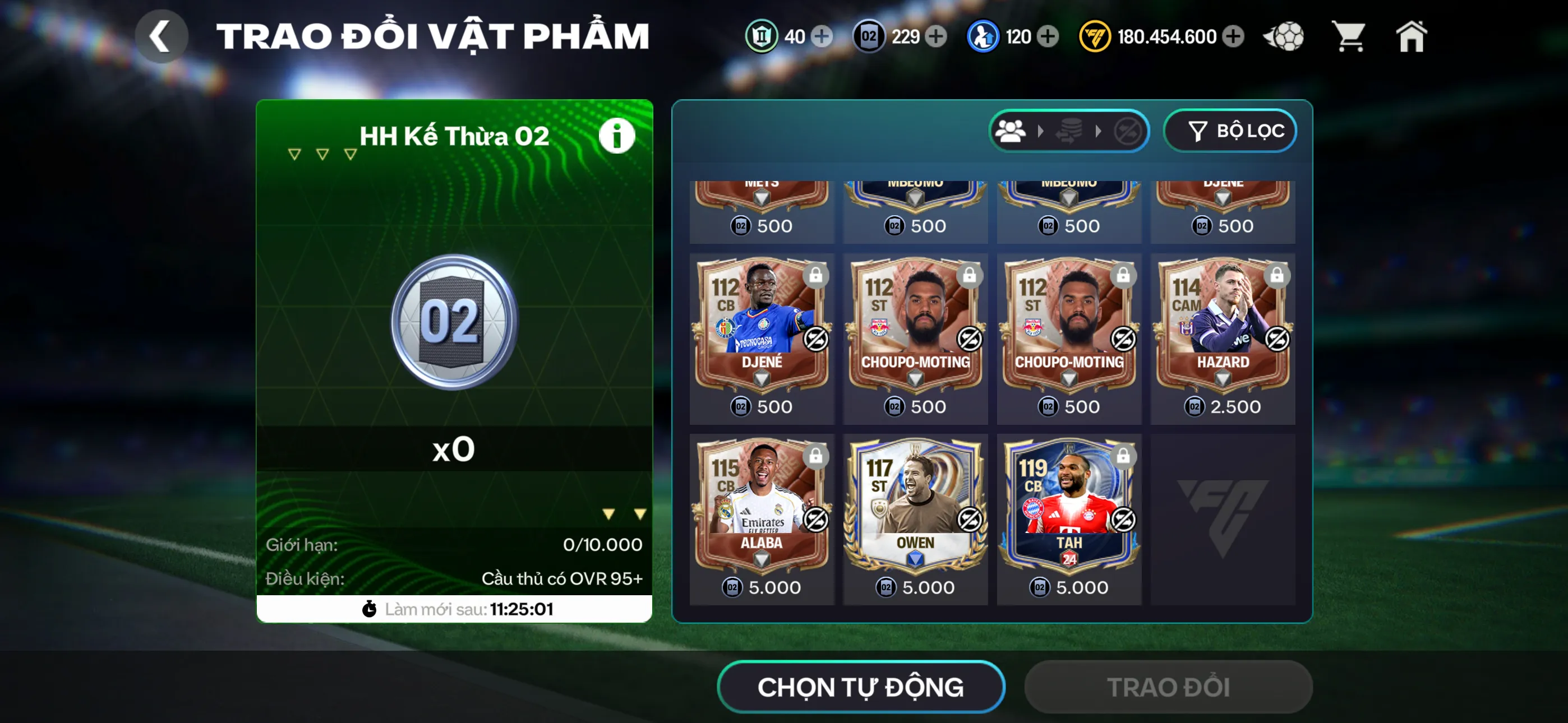The image size is (1568, 723).
Task: Open the info tooltip for HH Kế Thừa 02
Action: tap(617, 136)
